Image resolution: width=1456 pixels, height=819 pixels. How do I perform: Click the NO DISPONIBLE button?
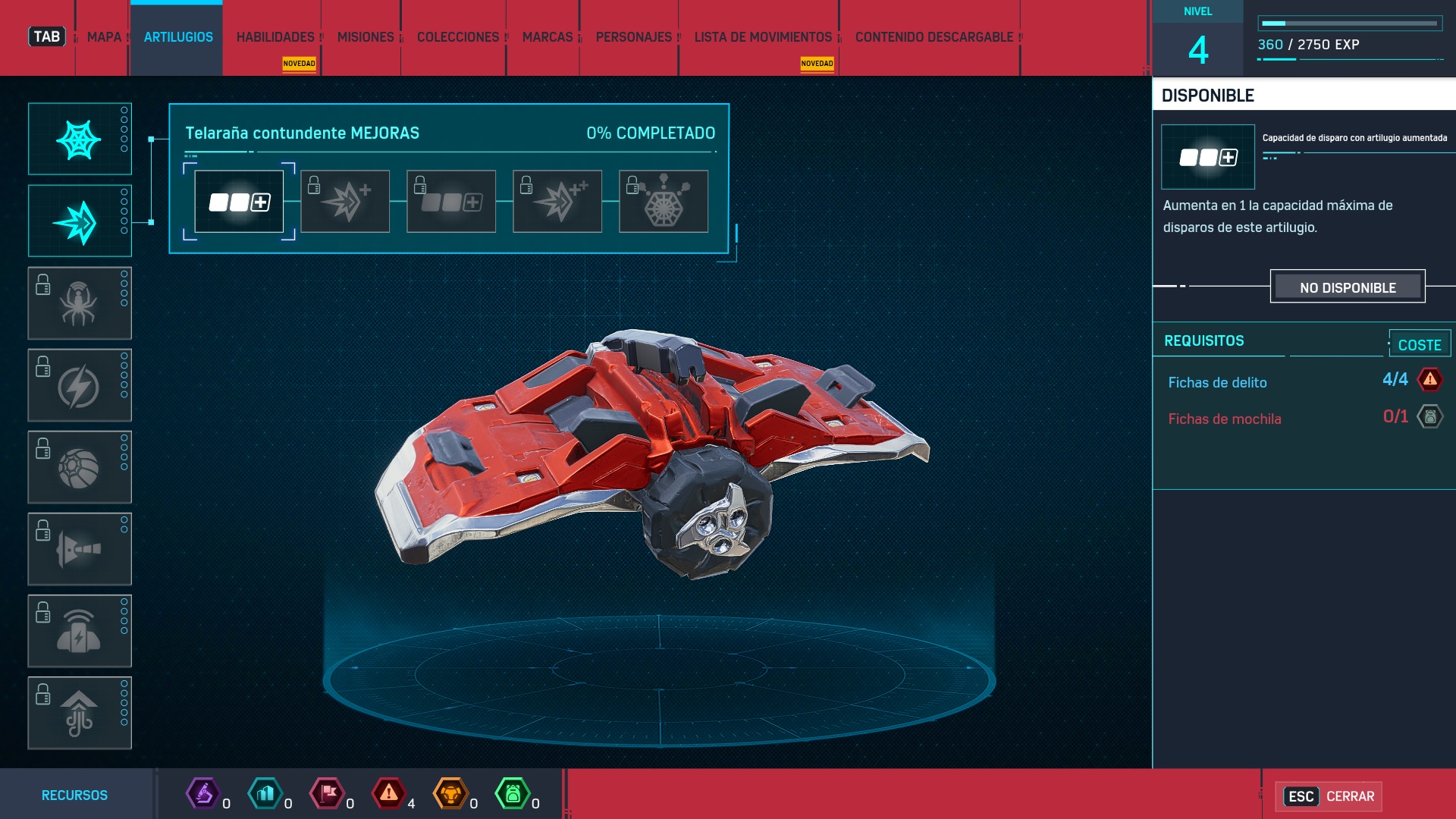pos(1348,287)
